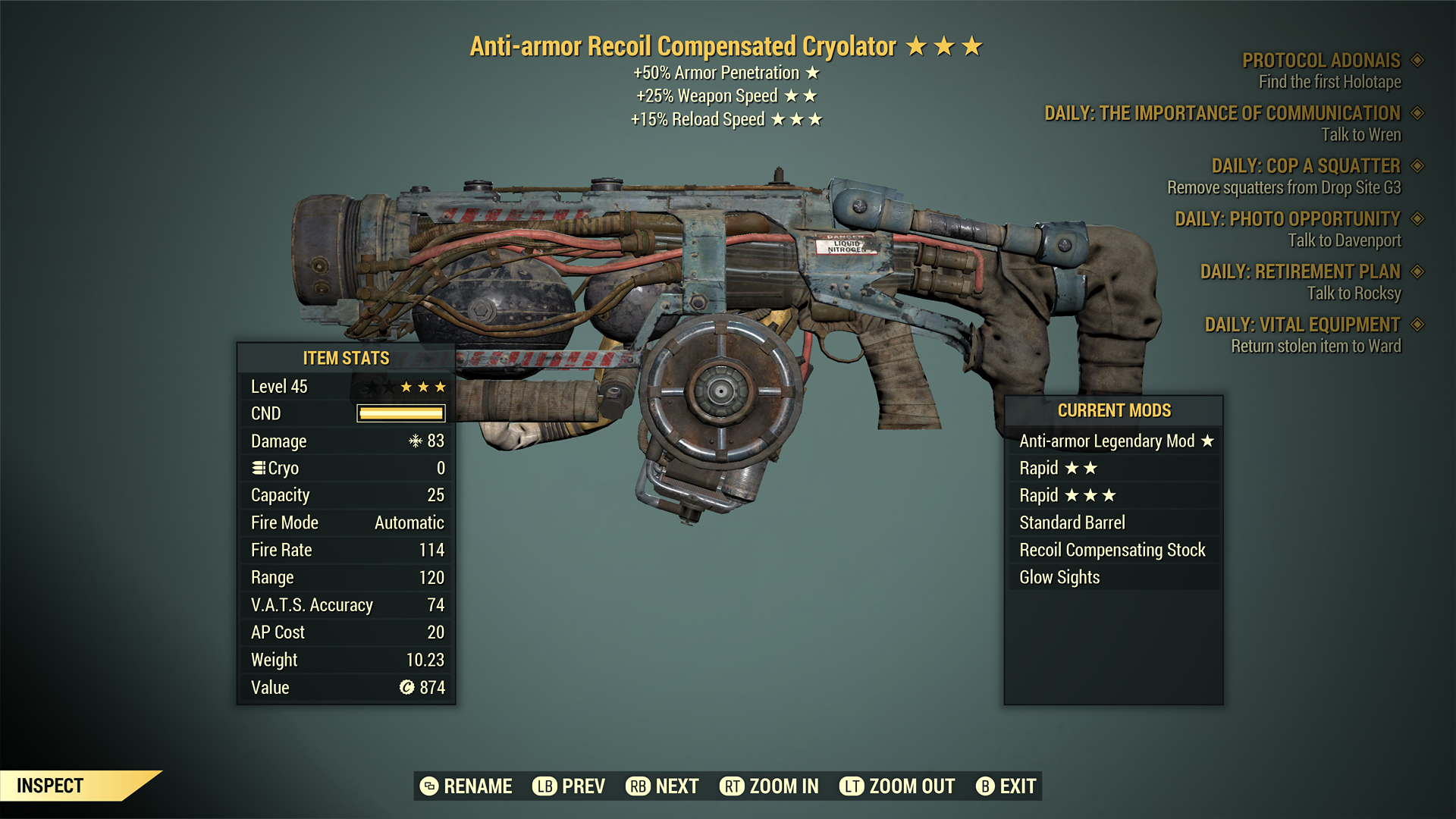
Task: Go to the previous item with Prev
Action: (569, 786)
